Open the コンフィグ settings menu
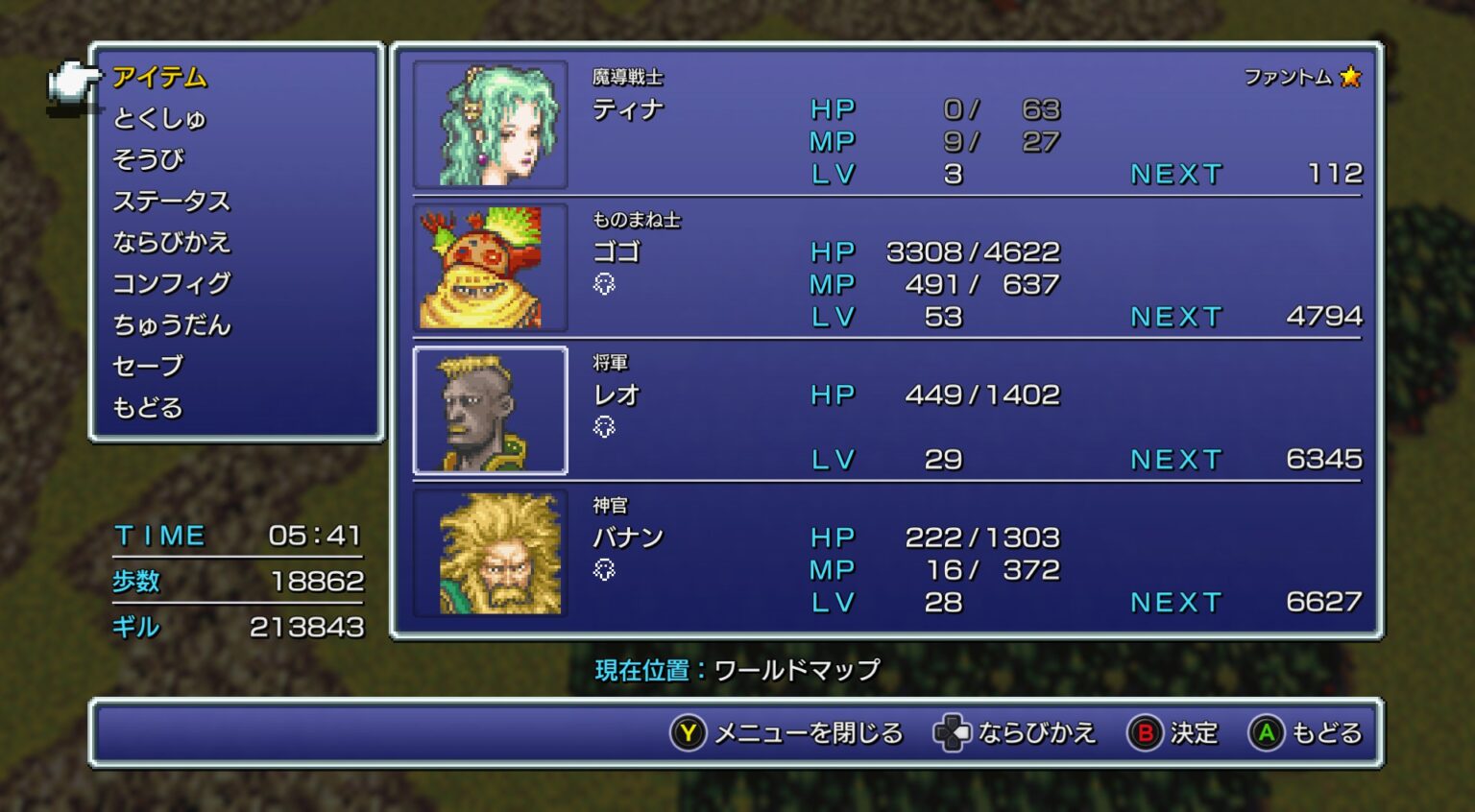Screen dimensions: 1475x812 point(171,283)
